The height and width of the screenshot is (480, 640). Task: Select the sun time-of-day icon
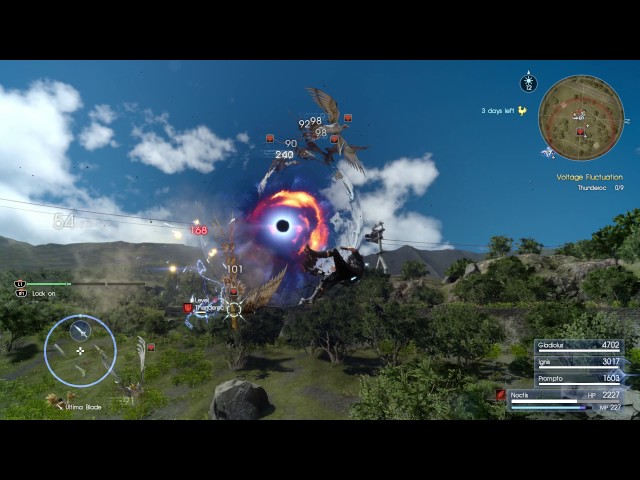click(x=529, y=84)
